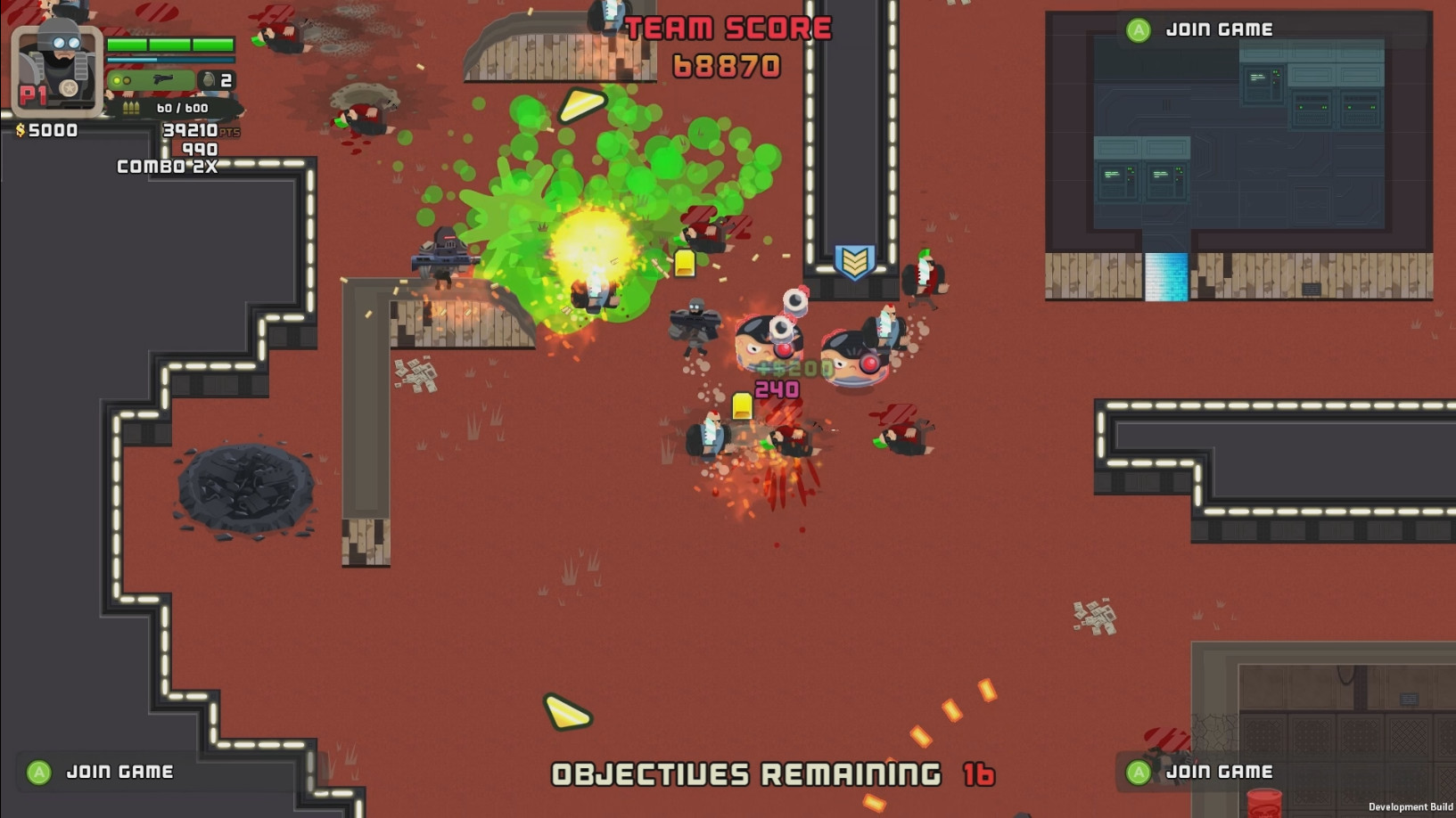Click the sergeant chevron badge pickup
This screenshot has height=818, width=1456.
tap(857, 263)
